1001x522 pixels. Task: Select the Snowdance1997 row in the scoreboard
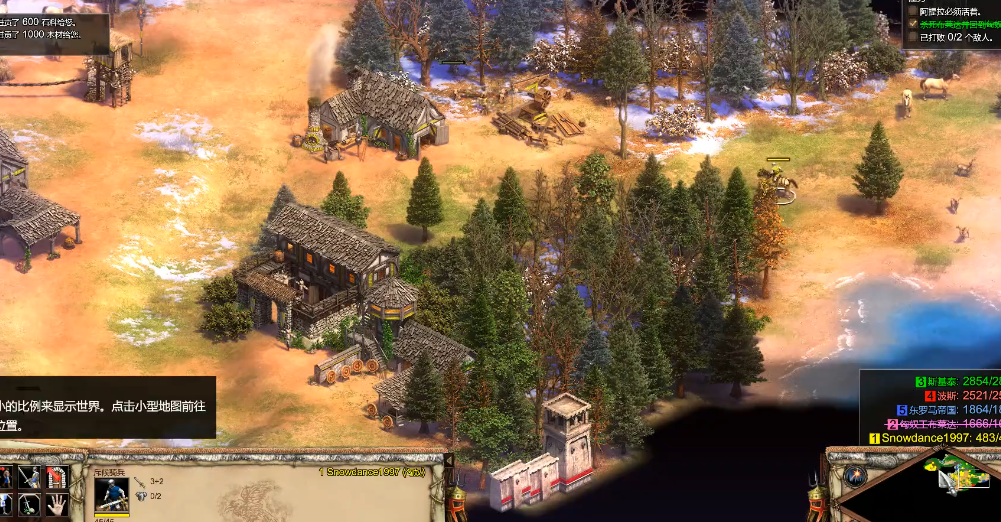tap(933, 438)
